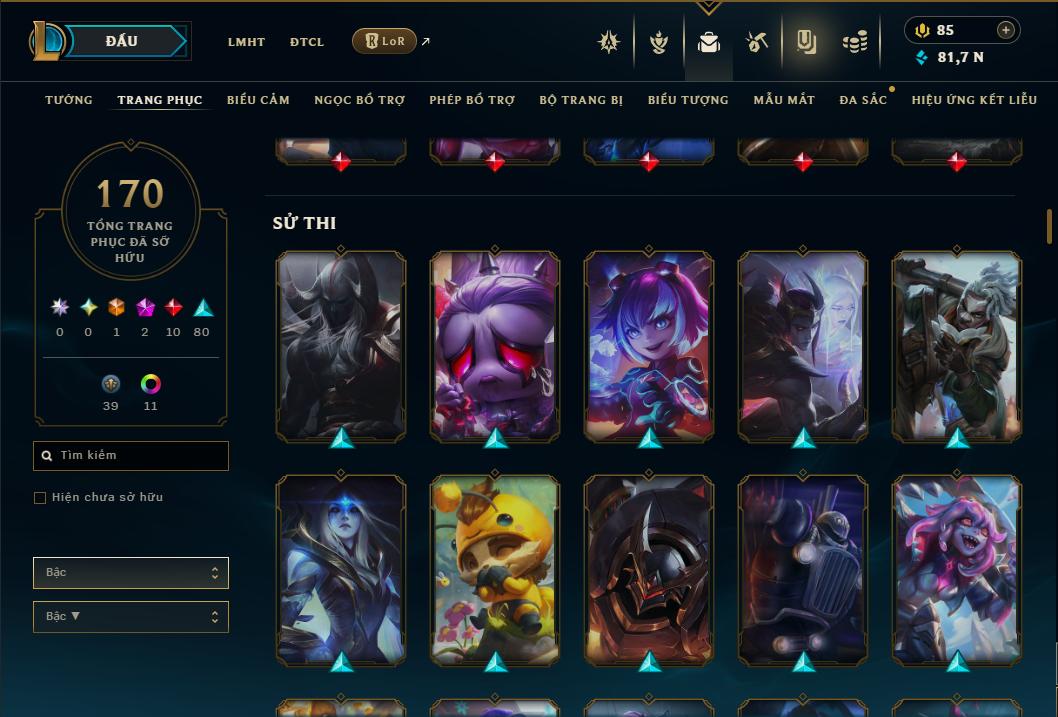The image size is (1058, 717).
Task: Select the BIỂU CẢM tab
Action: click(x=258, y=100)
